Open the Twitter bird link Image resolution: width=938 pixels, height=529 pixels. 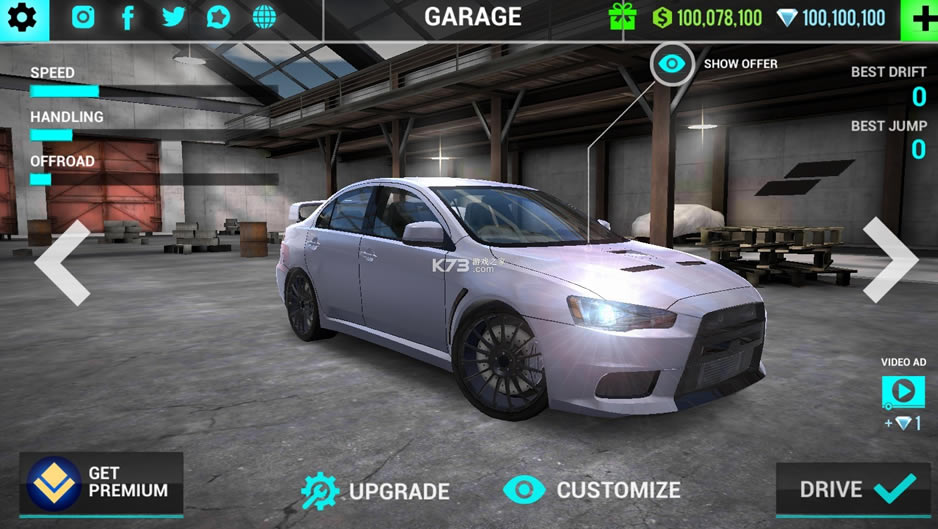[x=173, y=17]
